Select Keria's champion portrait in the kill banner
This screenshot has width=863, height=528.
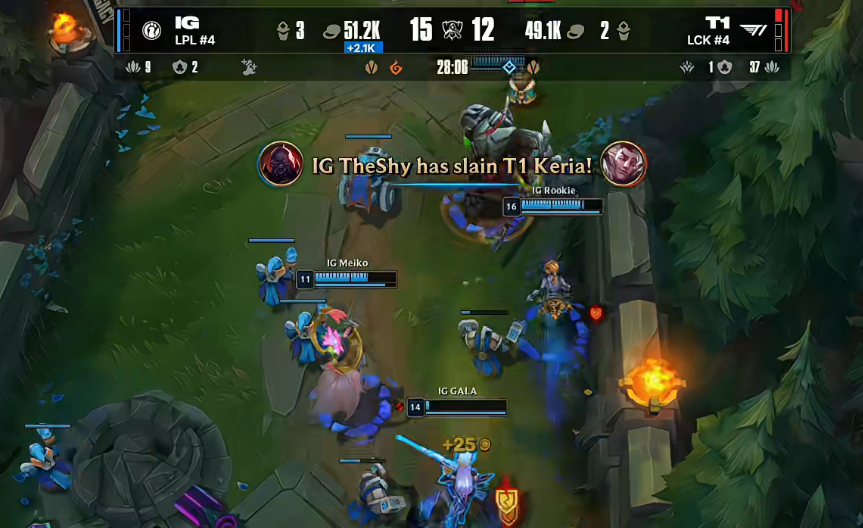[623, 164]
